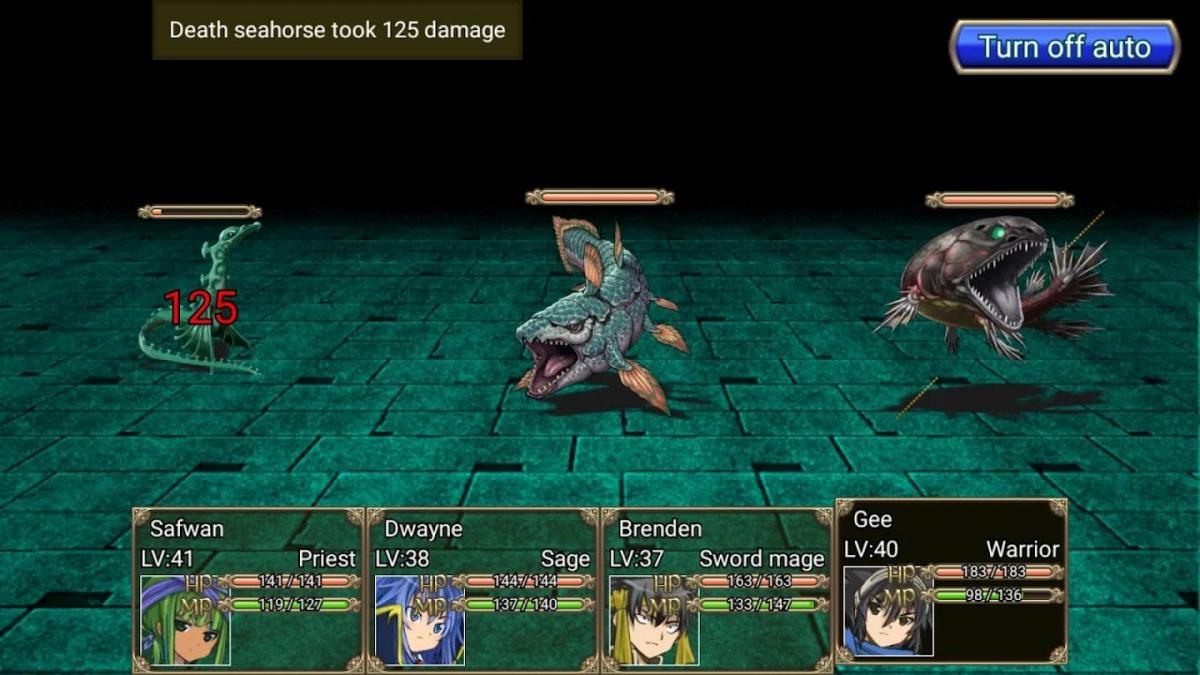Image resolution: width=1200 pixels, height=675 pixels.
Task: Turn off auto battle
Action: [1064, 47]
